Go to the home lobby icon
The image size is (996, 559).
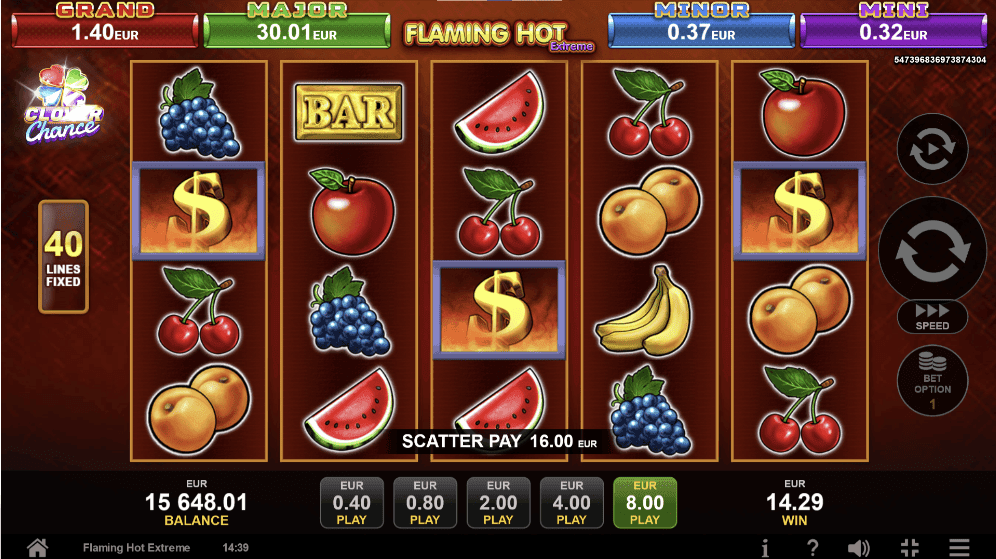37,547
